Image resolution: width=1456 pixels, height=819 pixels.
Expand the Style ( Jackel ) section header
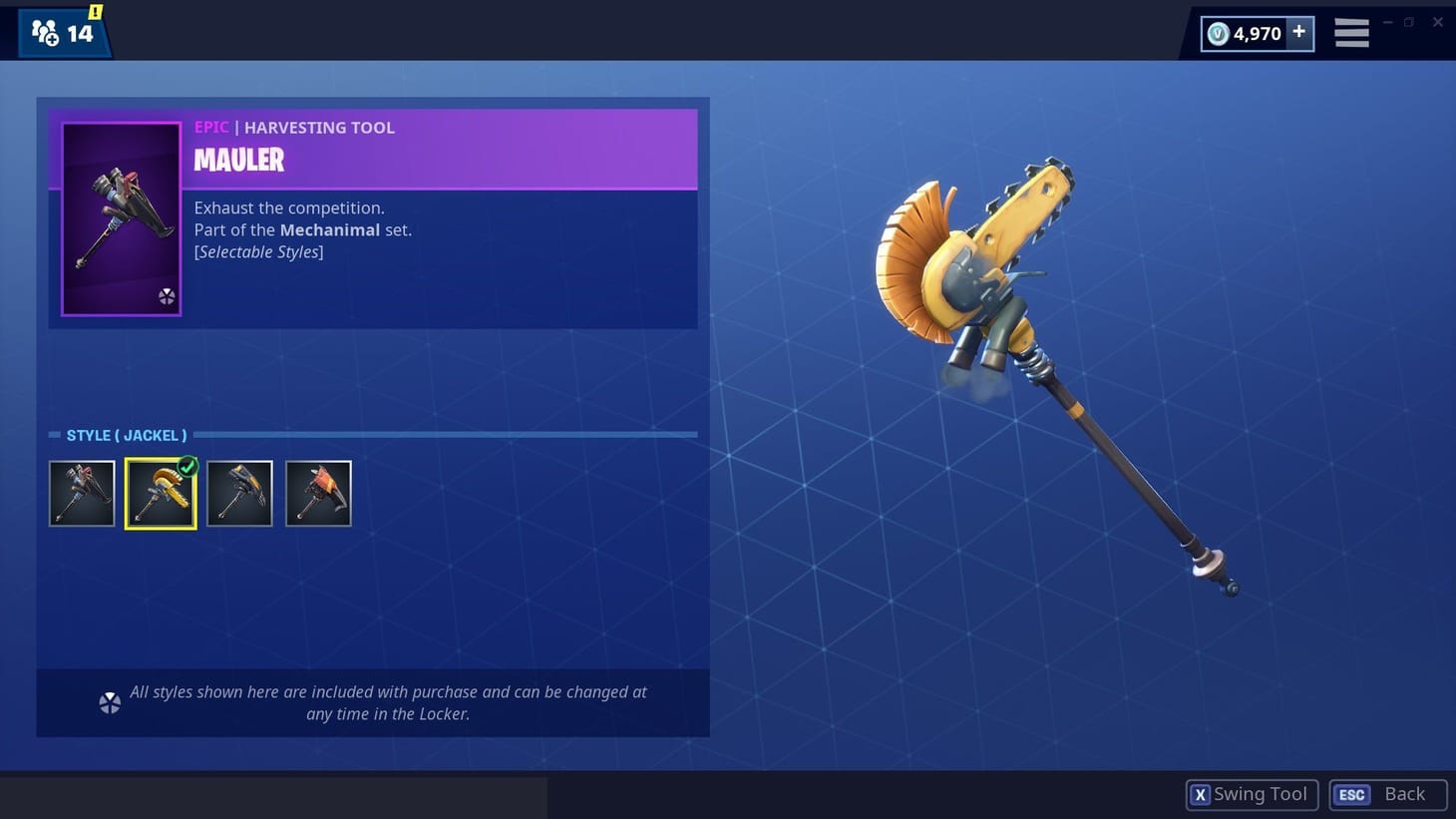click(125, 435)
